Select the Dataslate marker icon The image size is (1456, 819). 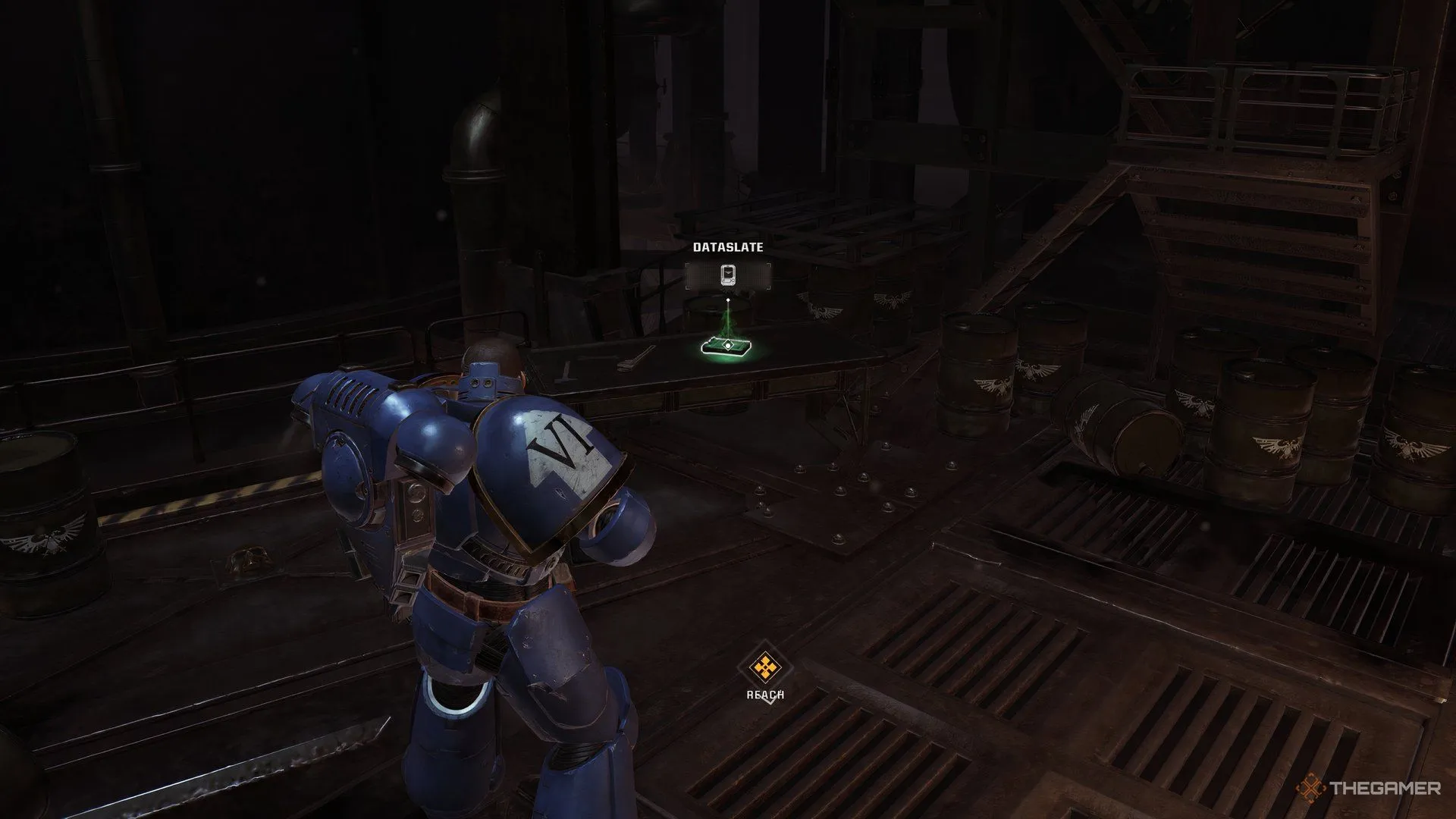(728, 275)
